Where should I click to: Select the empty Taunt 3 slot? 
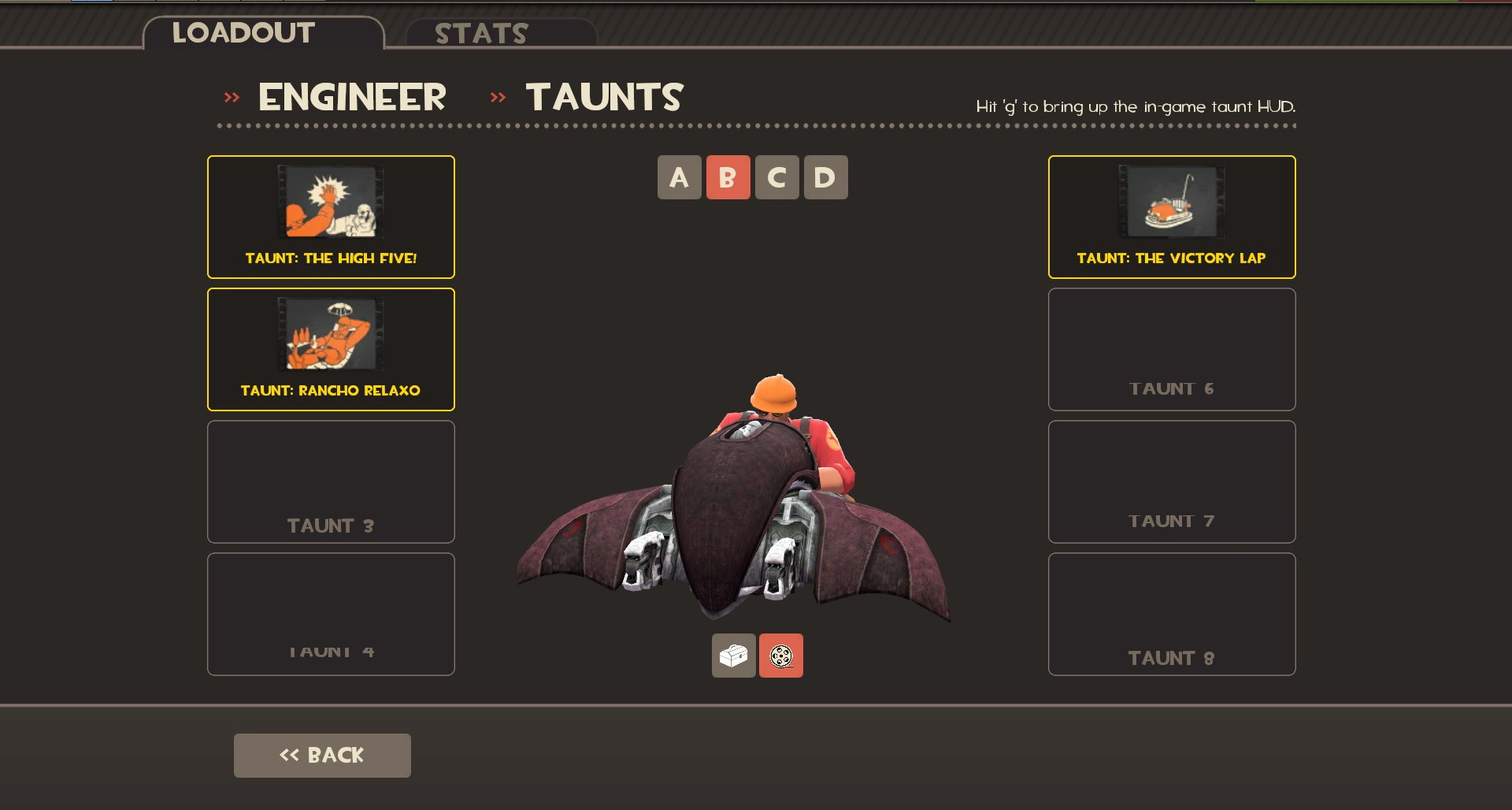click(x=330, y=481)
